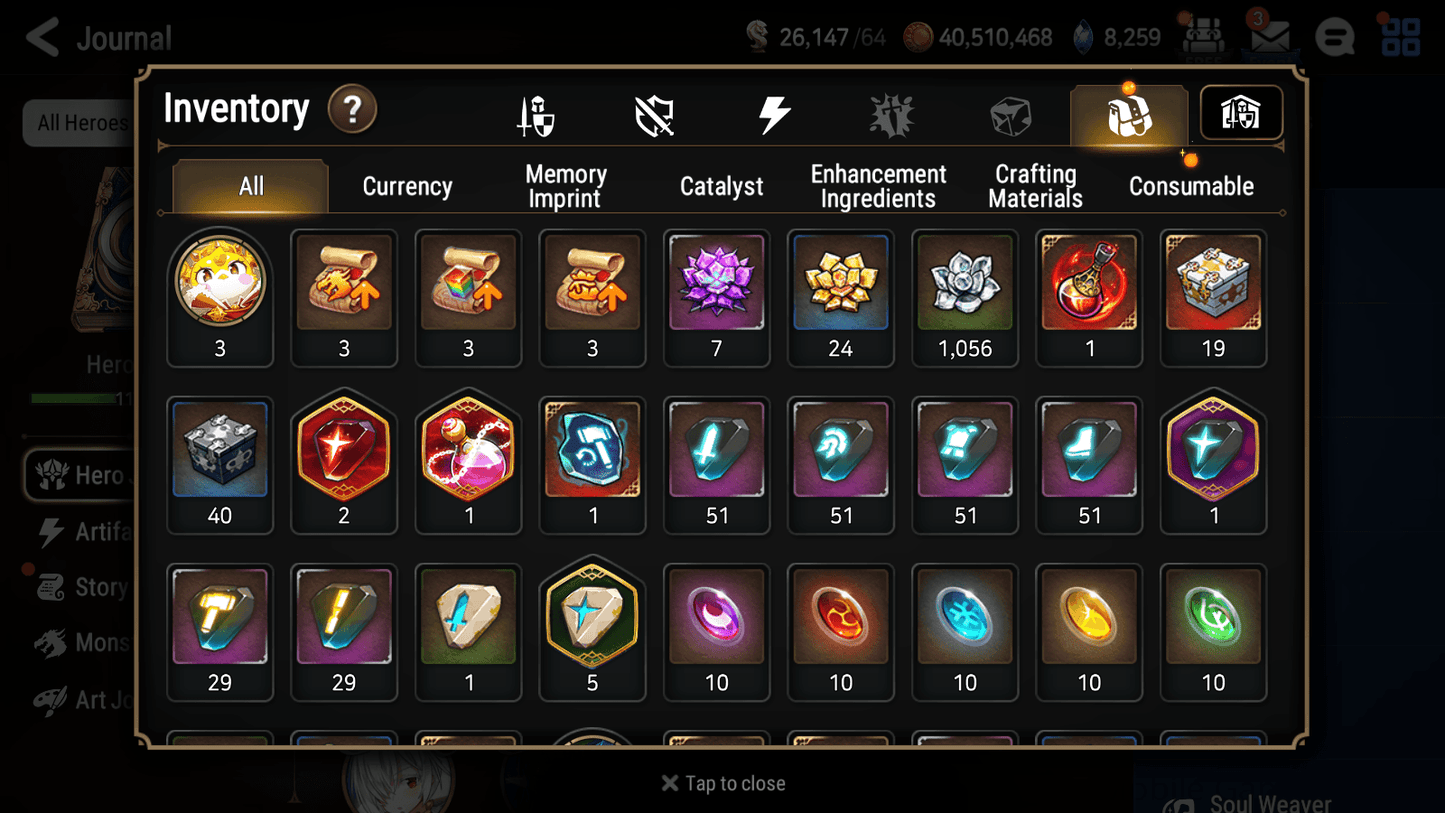
Task: View the artifact inventory (lightning bolt icon)
Action: point(775,113)
